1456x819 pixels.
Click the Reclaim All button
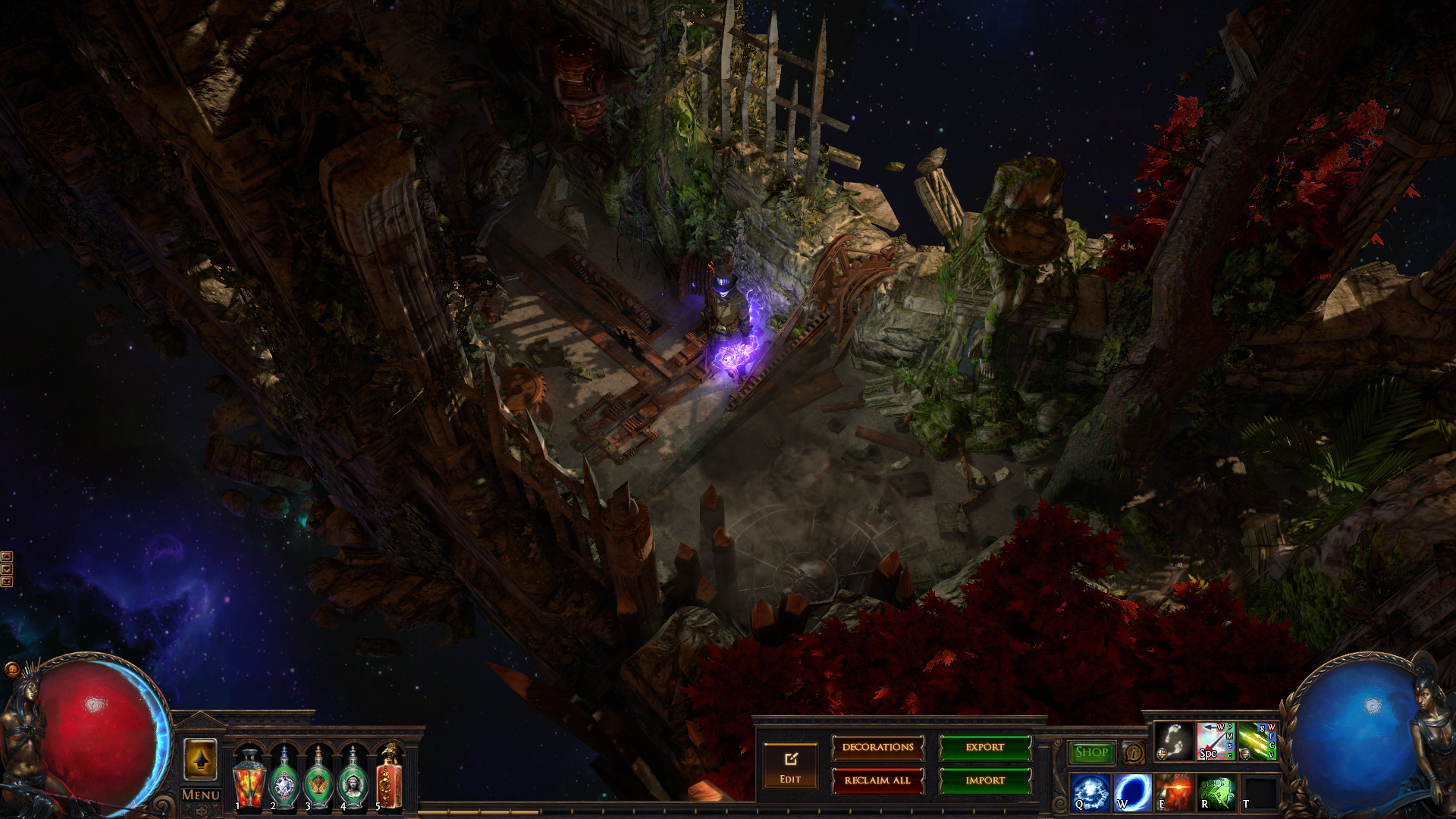point(877,780)
